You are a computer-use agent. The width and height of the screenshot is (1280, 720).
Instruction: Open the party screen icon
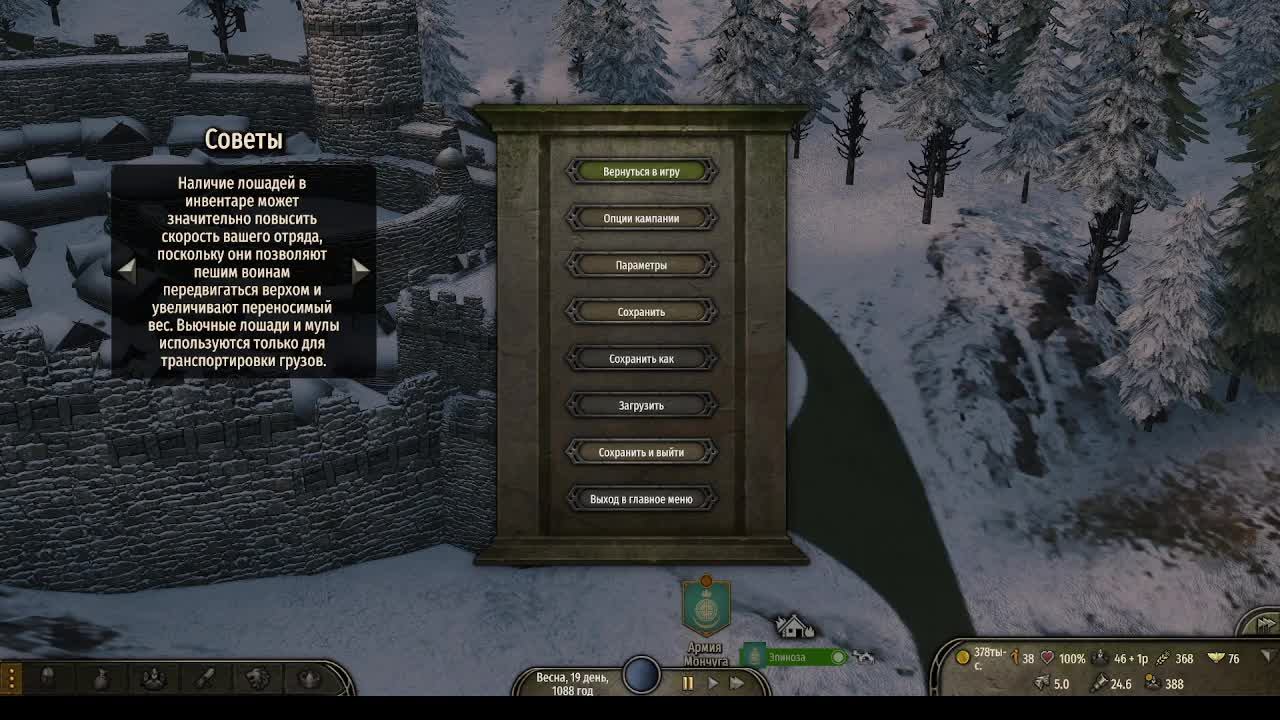(153, 678)
